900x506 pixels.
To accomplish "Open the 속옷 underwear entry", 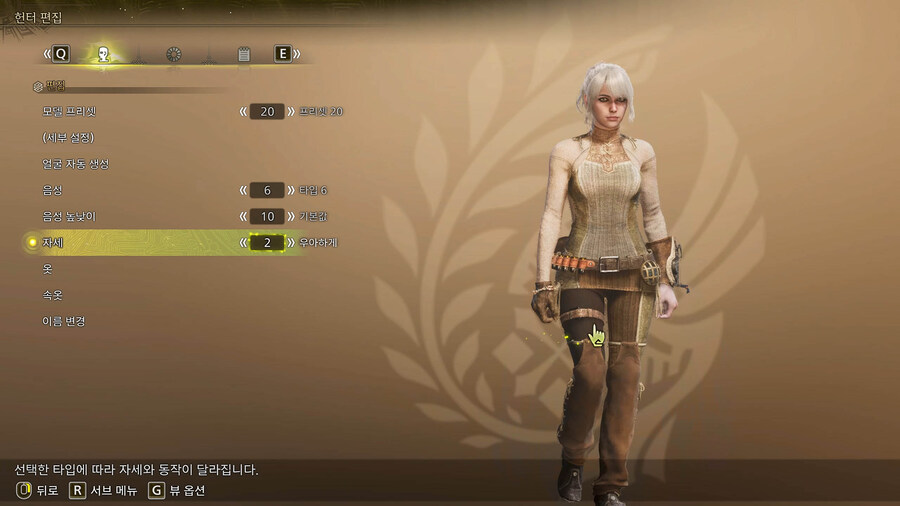I will pos(53,295).
